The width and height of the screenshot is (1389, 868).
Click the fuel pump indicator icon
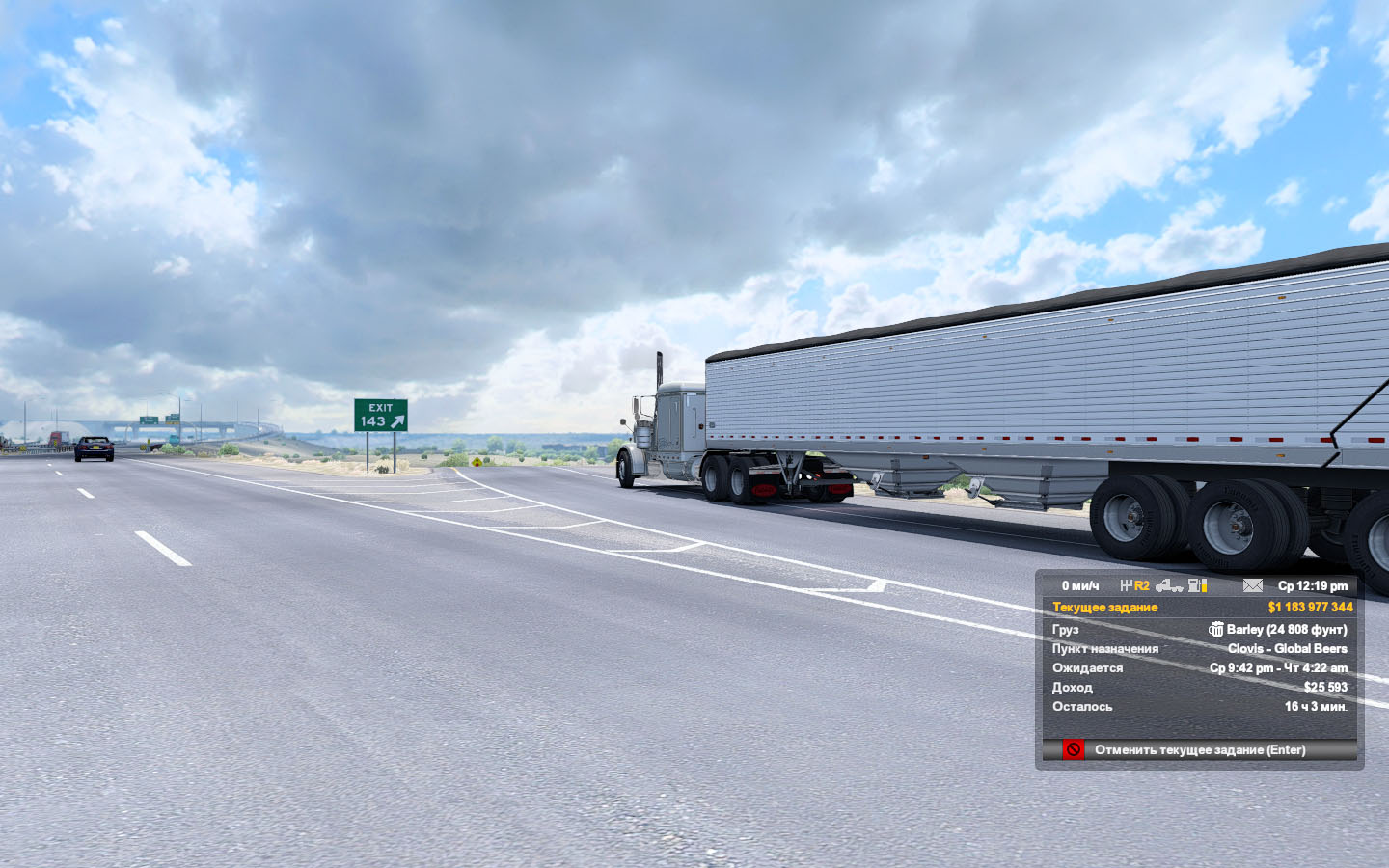pos(1197,585)
